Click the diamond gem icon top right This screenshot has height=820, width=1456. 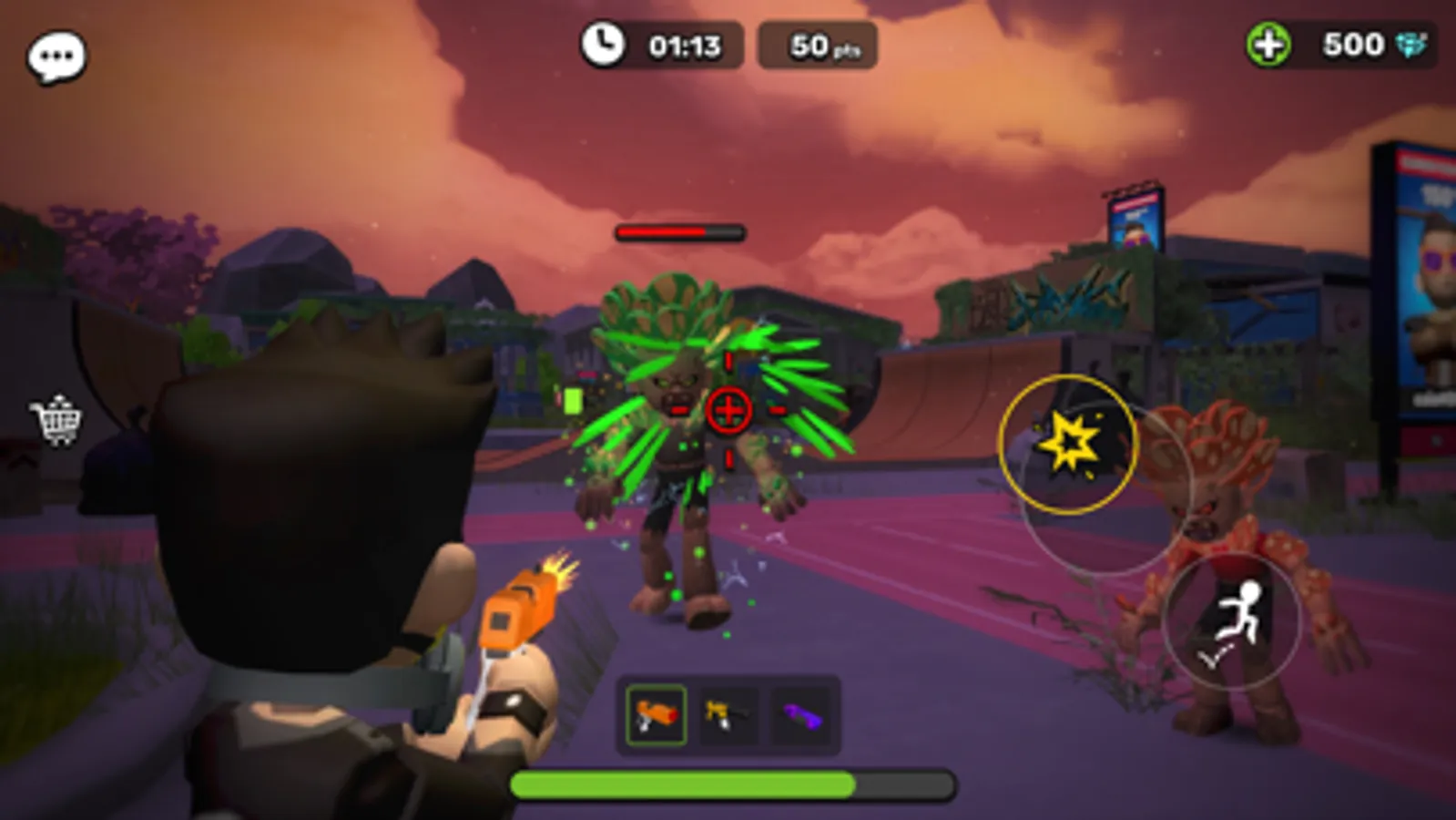coord(1411,43)
